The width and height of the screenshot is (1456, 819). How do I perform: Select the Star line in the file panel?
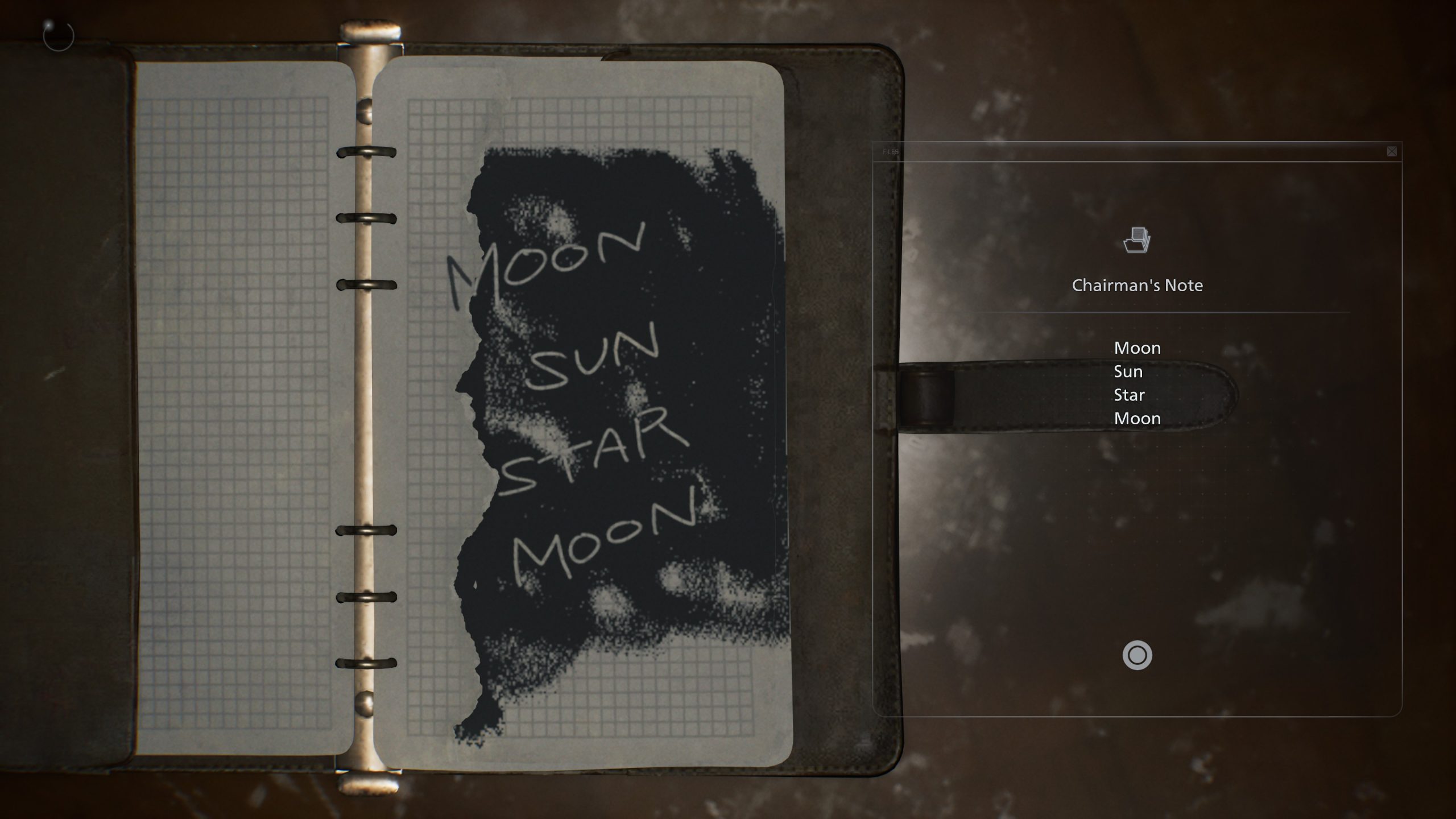point(1130,395)
